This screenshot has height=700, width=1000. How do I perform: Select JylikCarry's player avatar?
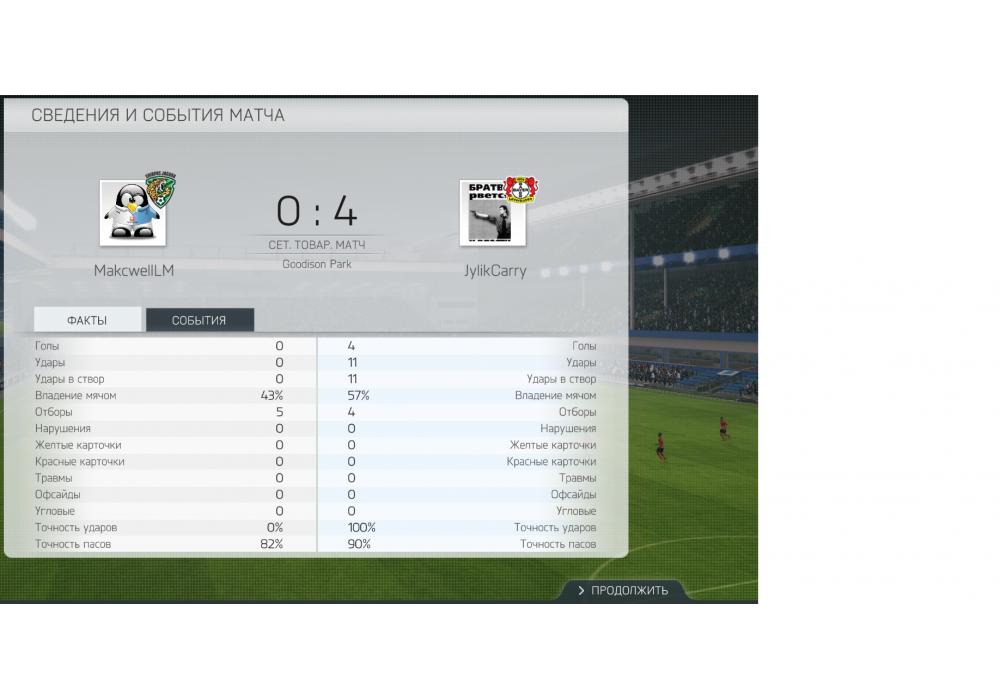point(492,213)
